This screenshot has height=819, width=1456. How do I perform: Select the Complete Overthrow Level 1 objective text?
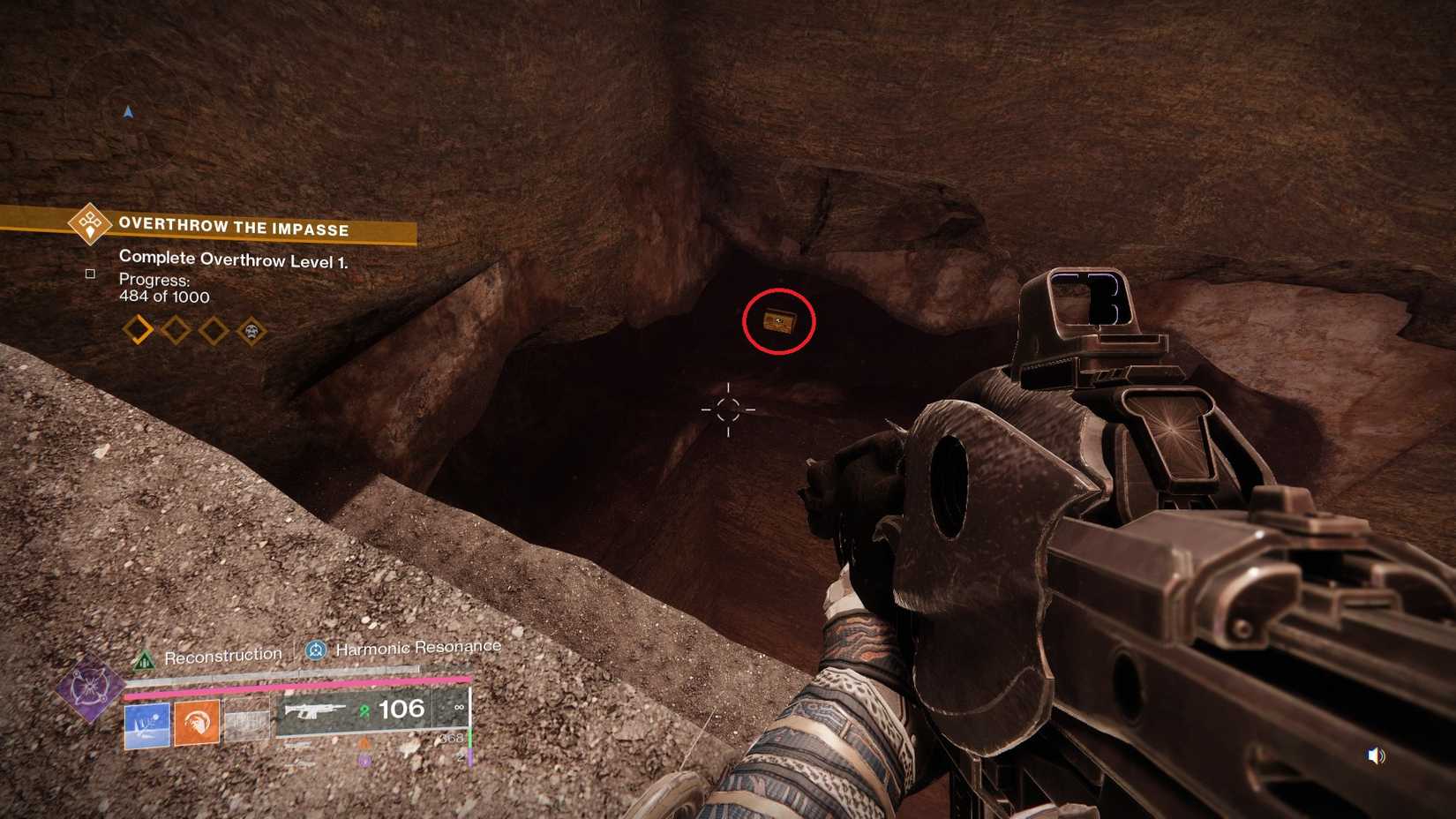[x=232, y=259]
